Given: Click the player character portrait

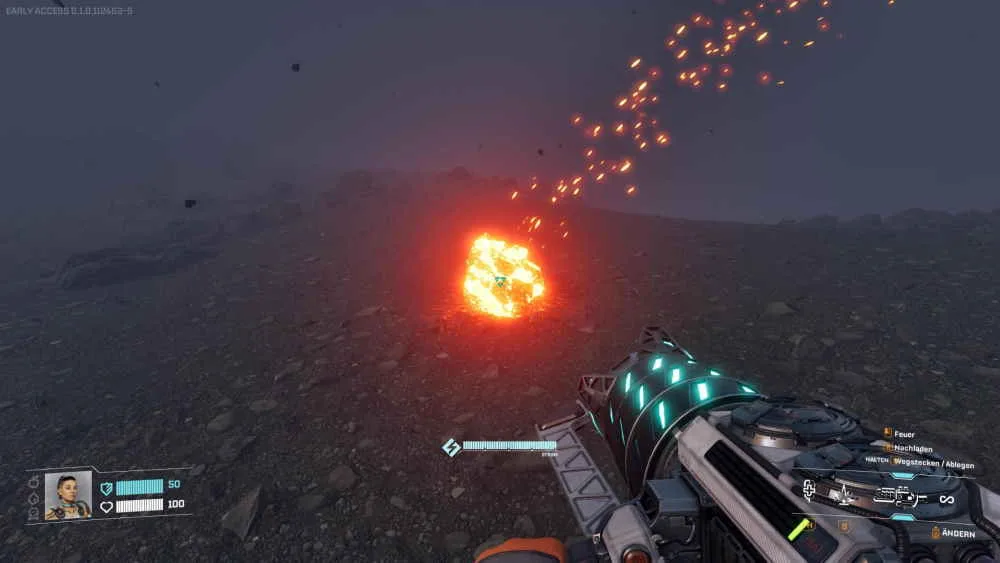Looking at the screenshot, I should 68,495.
